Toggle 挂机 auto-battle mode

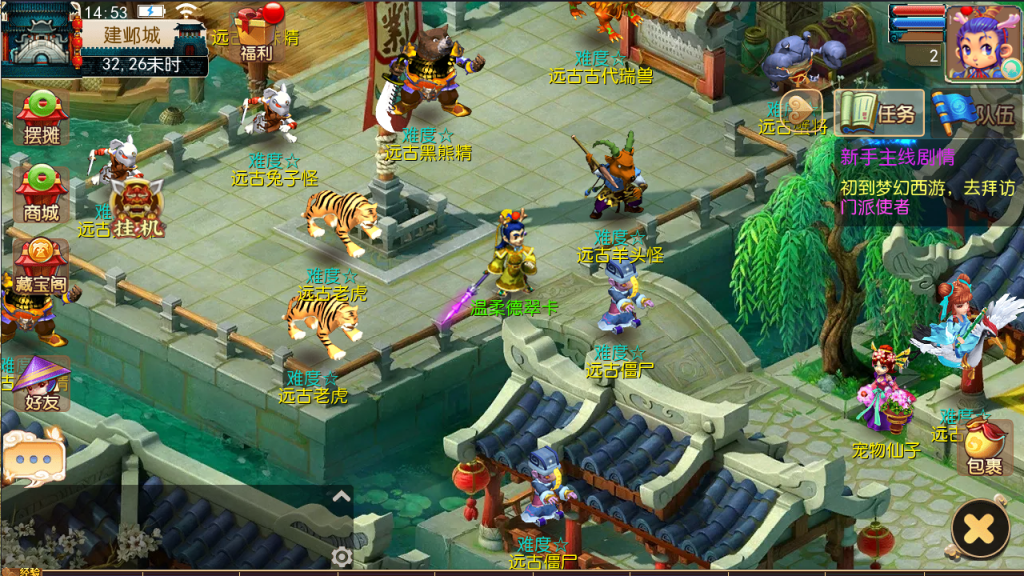pyautogui.click(x=138, y=207)
